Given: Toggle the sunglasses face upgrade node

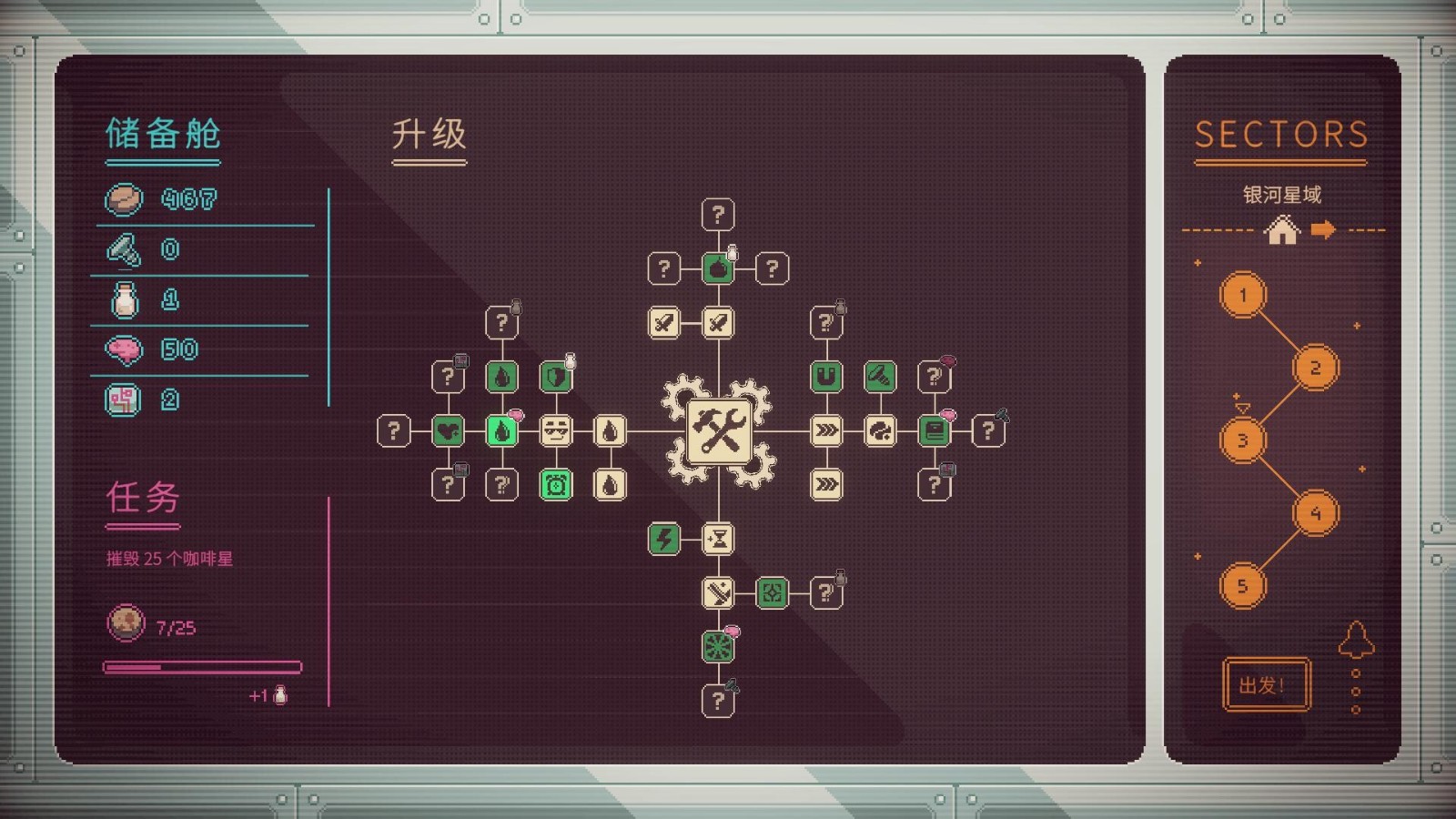Looking at the screenshot, I should click(x=557, y=430).
